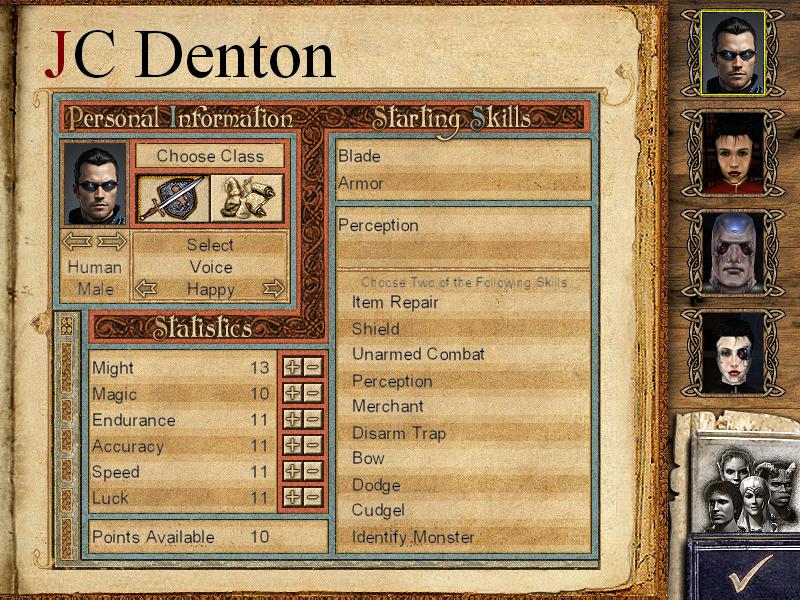
Task: Cycle to the next character portrait
Action: (112, 241)
